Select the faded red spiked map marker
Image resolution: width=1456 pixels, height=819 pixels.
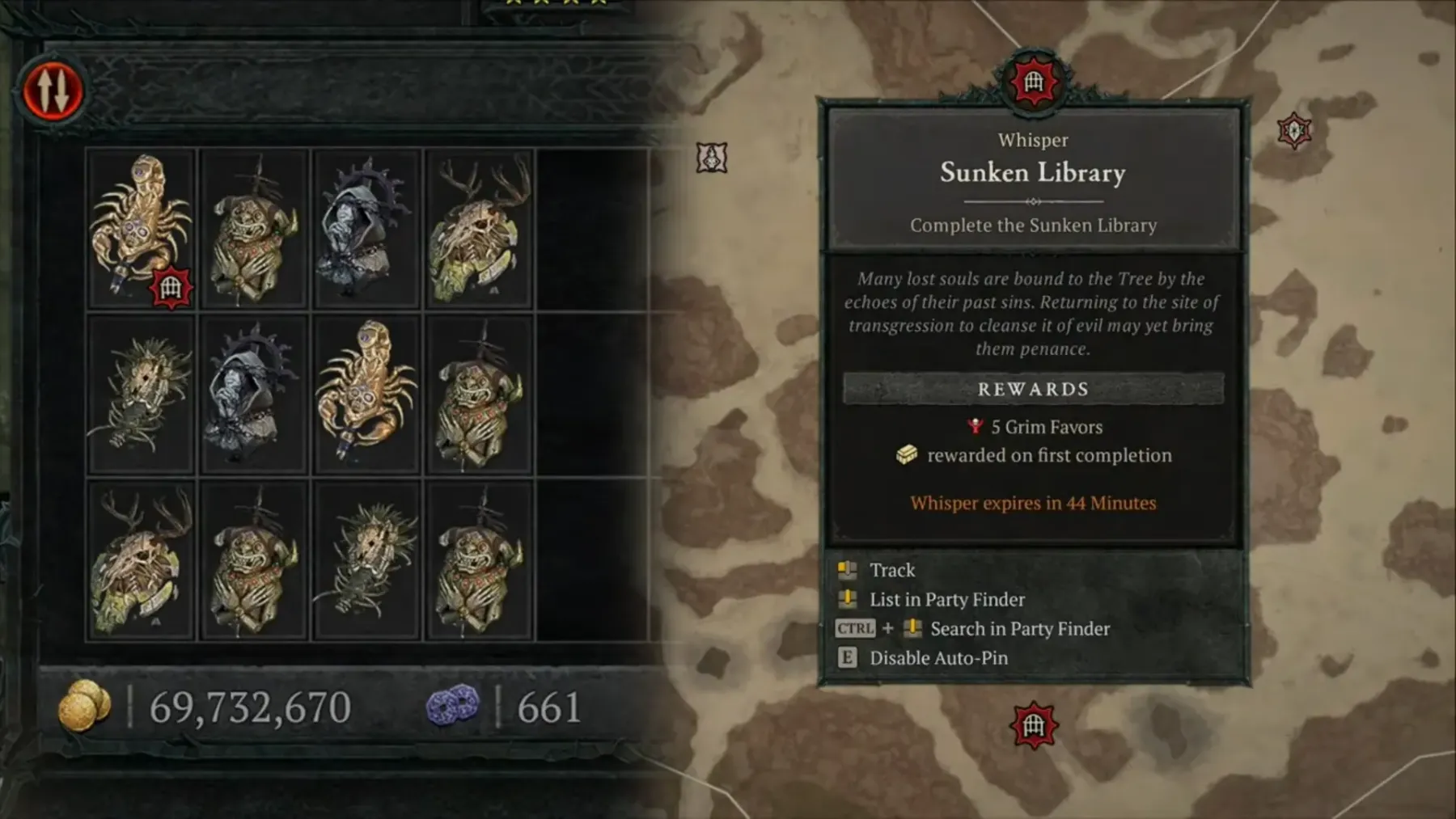pos(1294,131)
